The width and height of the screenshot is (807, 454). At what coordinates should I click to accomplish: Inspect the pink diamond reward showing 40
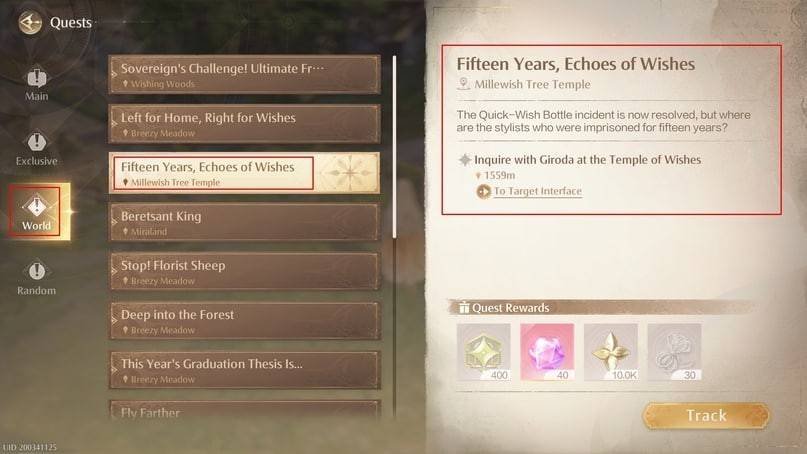point(547,350)
